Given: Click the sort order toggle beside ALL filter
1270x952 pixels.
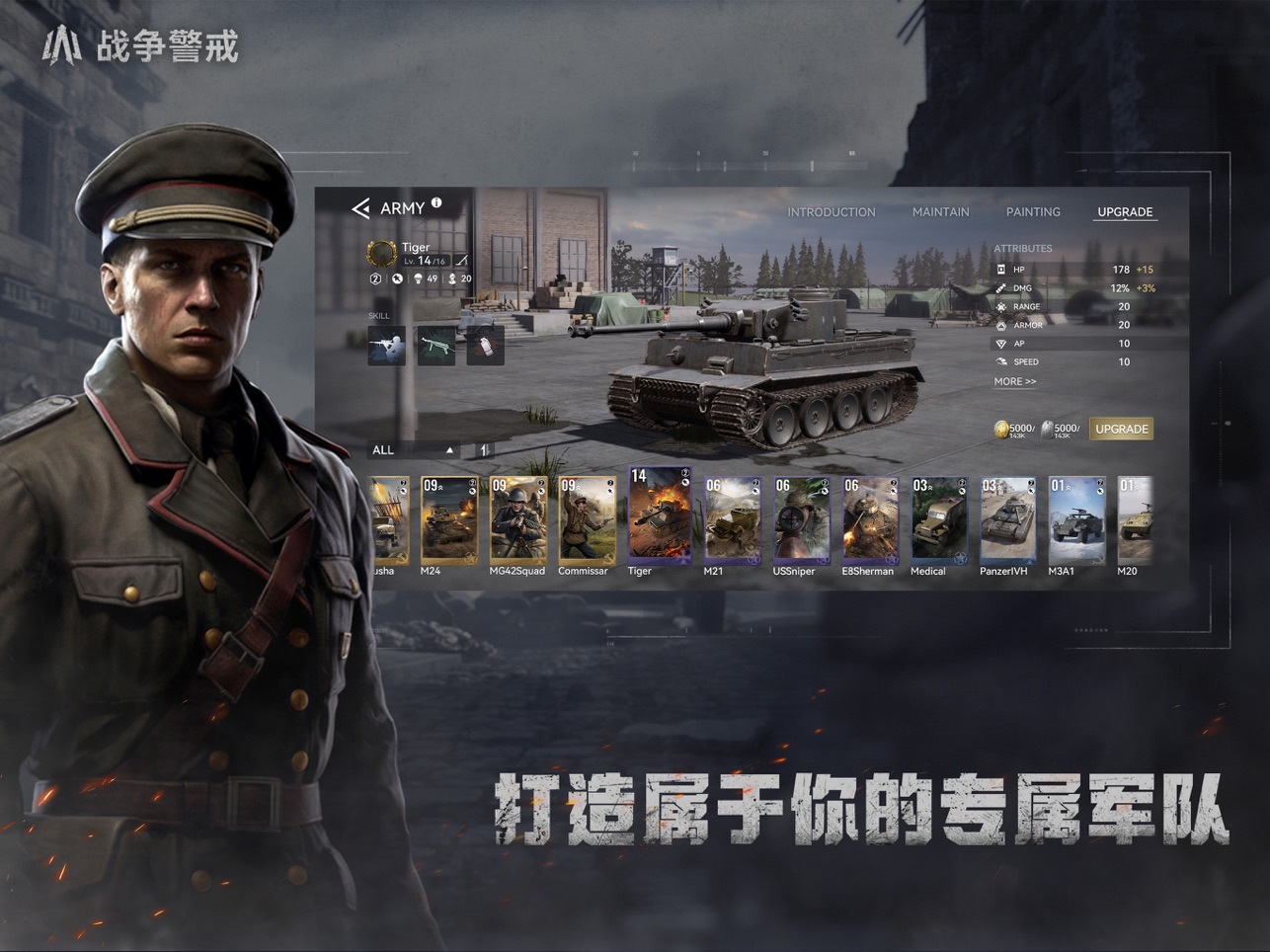Looking at the screenshot, I should 483,449.
